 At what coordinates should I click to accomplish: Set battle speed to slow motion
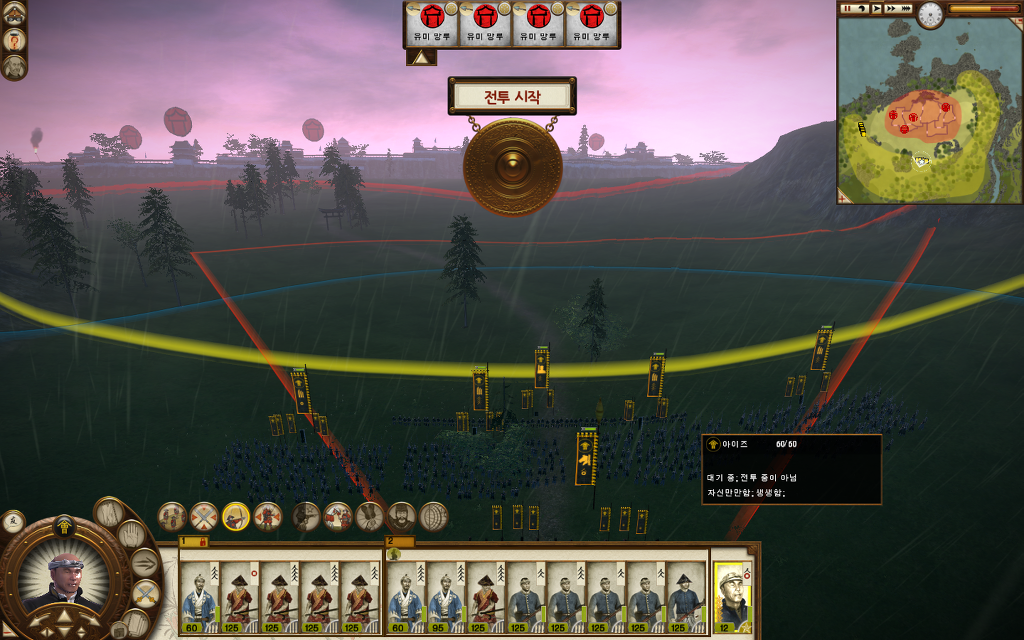point(861,9)
